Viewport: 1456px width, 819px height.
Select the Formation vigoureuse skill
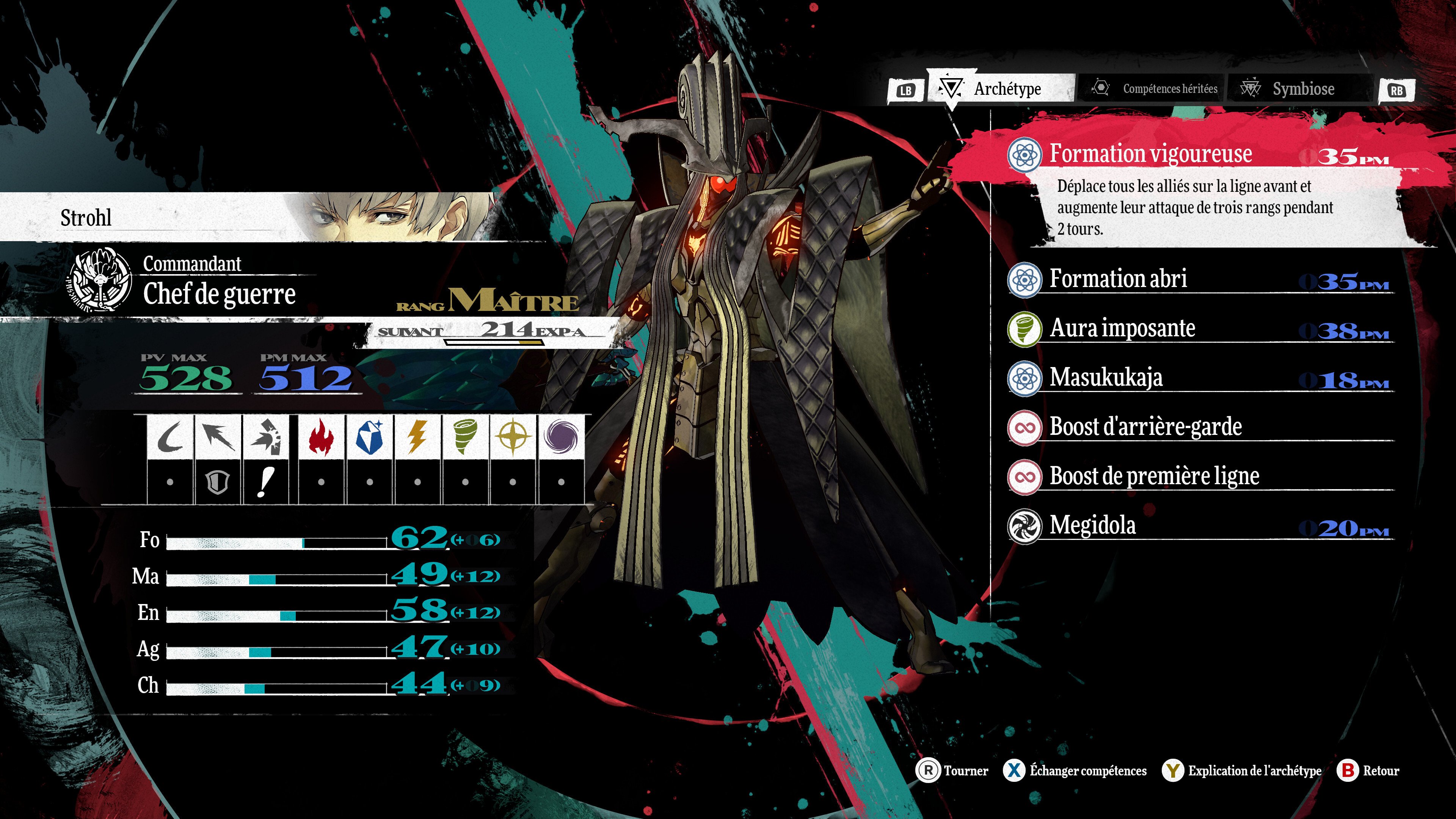click(x=1150, y=154)
